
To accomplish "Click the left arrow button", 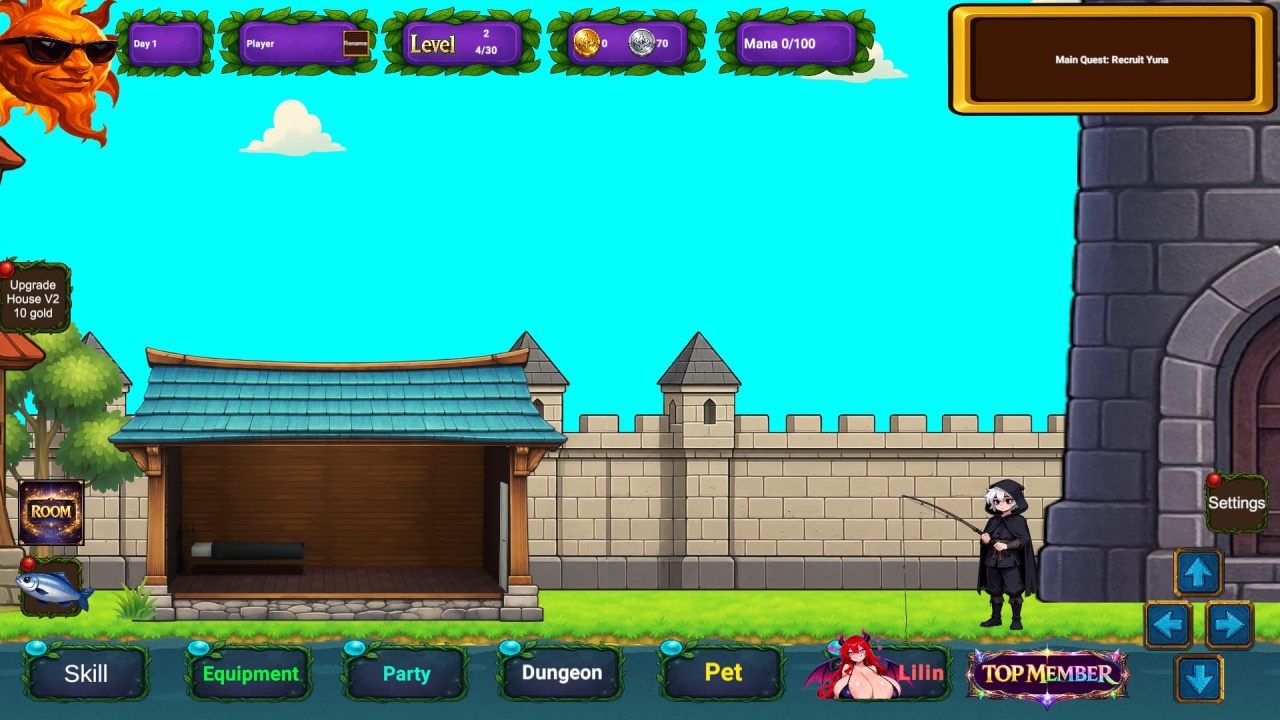I will (1168, 626).
